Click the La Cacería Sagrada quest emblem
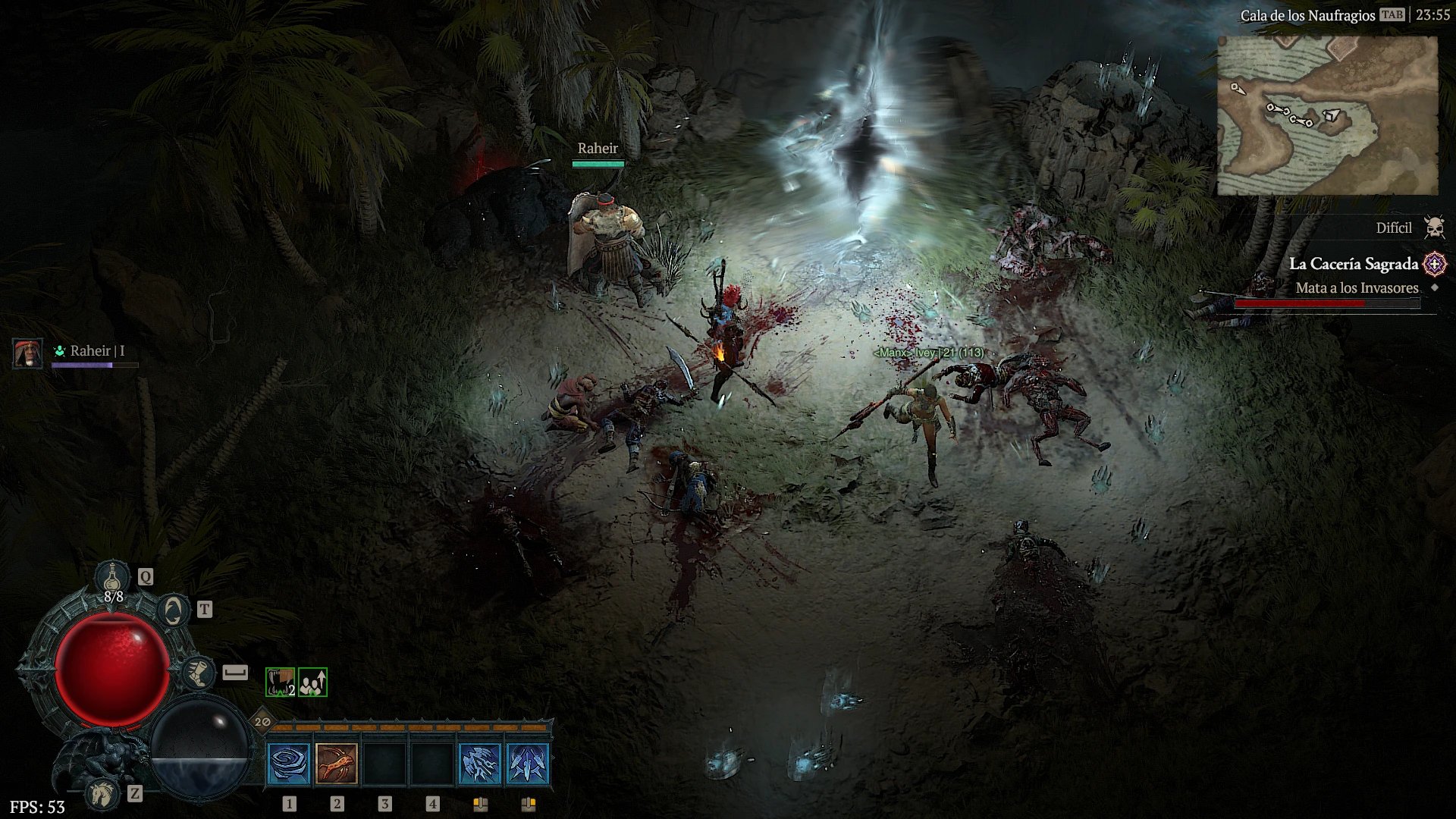1456x819 pixels. coord(1435,264)
